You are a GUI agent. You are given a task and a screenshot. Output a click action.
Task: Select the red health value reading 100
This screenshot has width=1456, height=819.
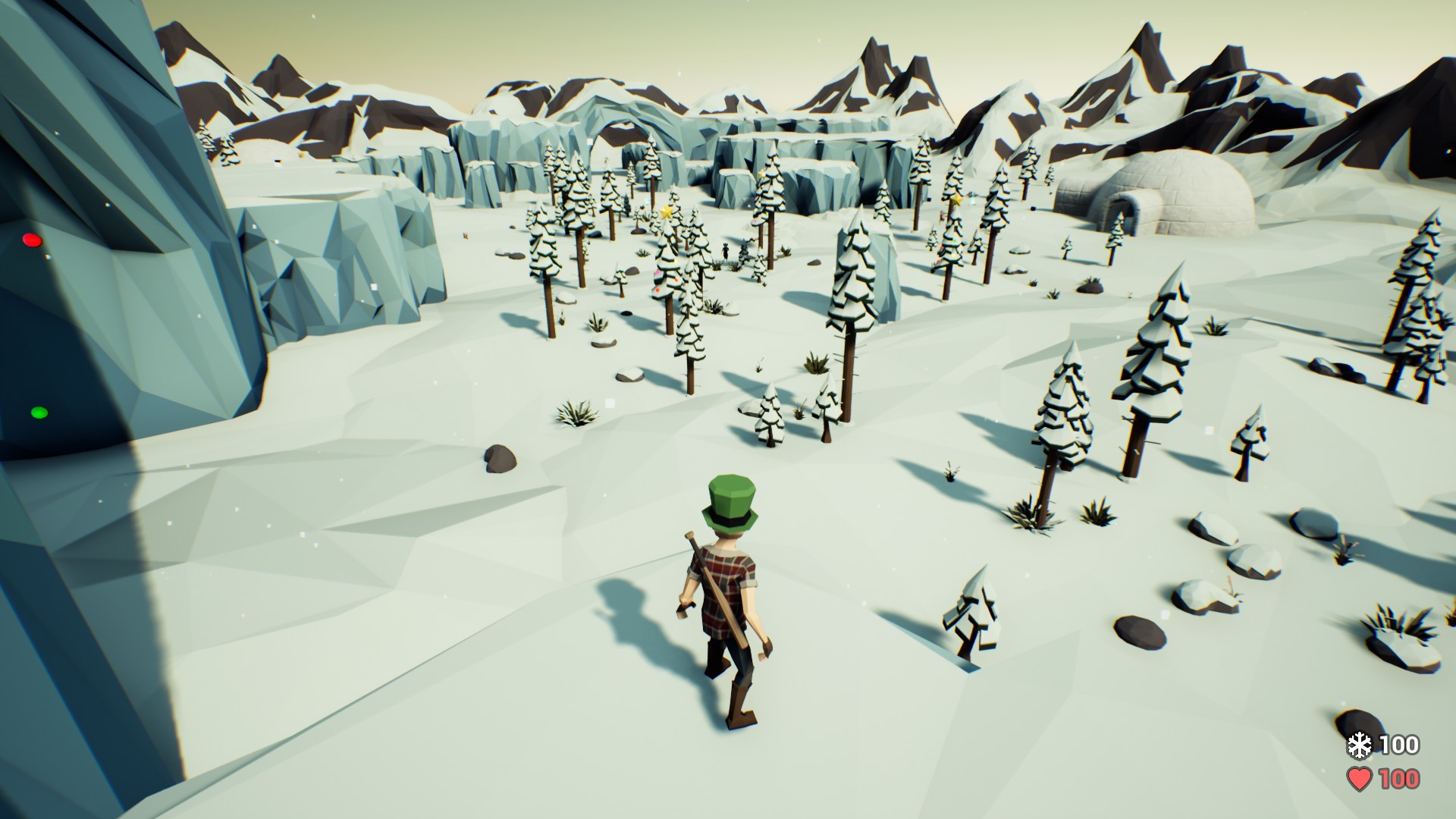point(1398,779)
